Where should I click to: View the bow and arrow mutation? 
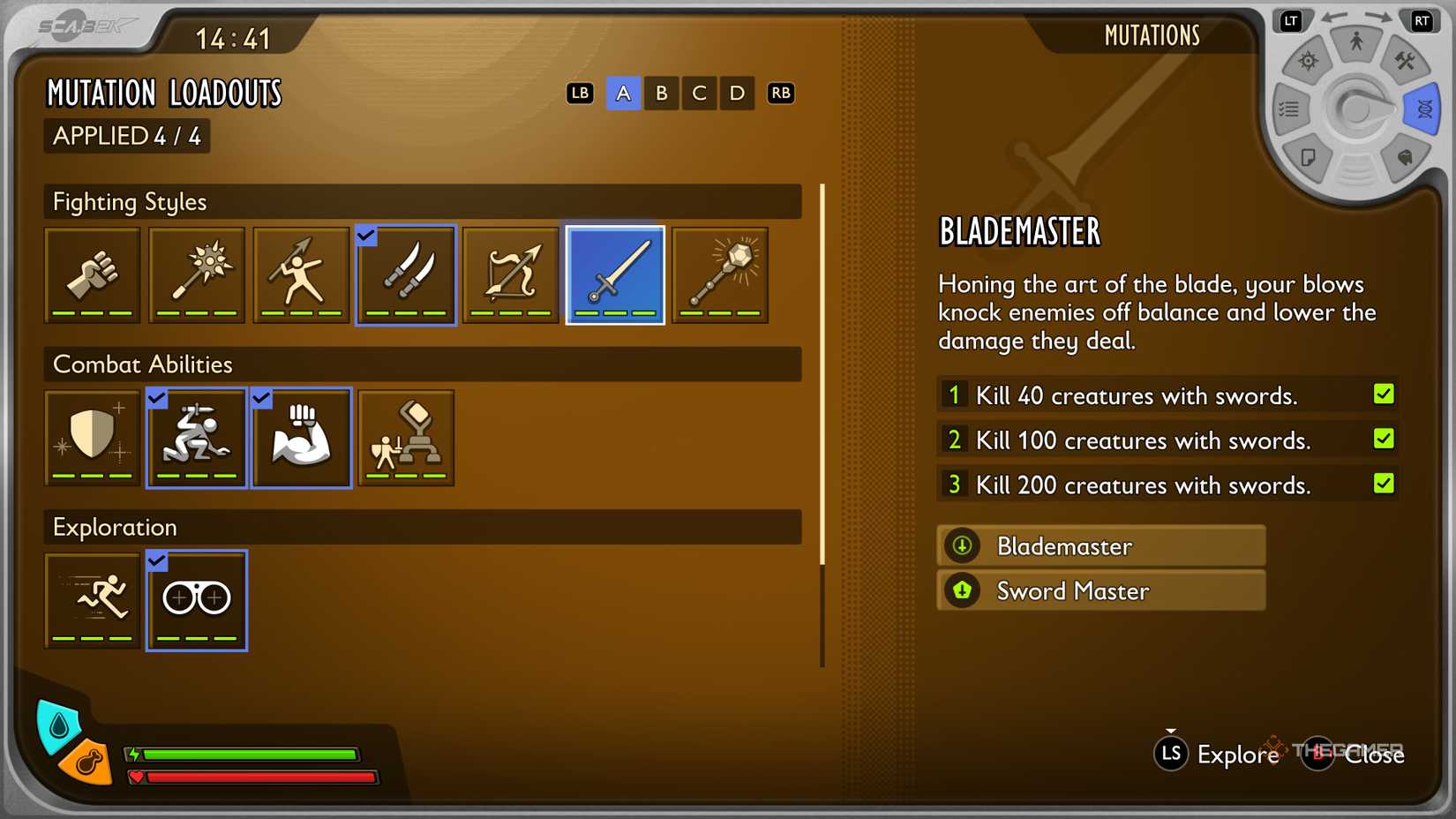[x=510, y=274]
